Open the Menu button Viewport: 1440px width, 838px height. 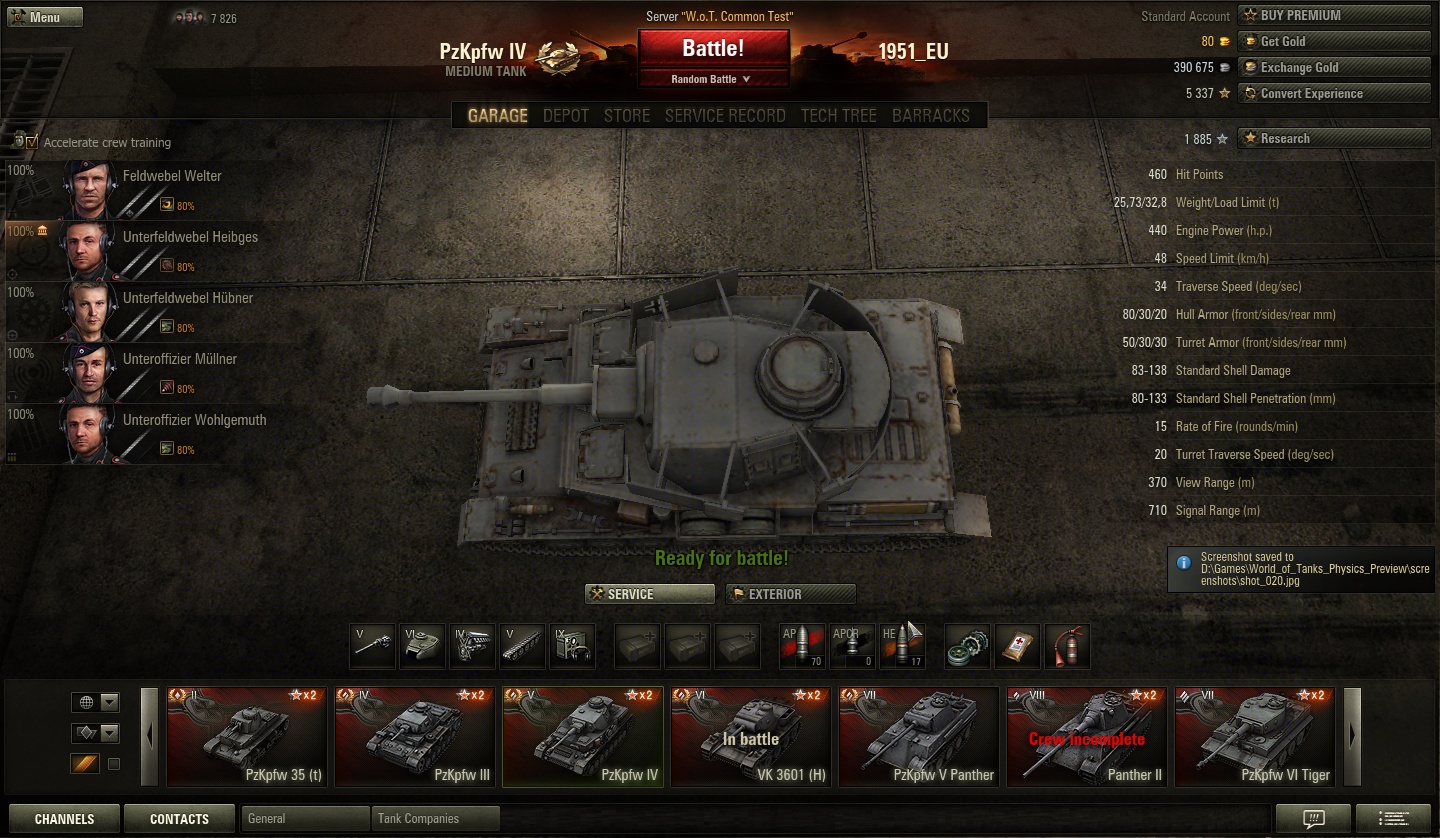tap(45, 17)
